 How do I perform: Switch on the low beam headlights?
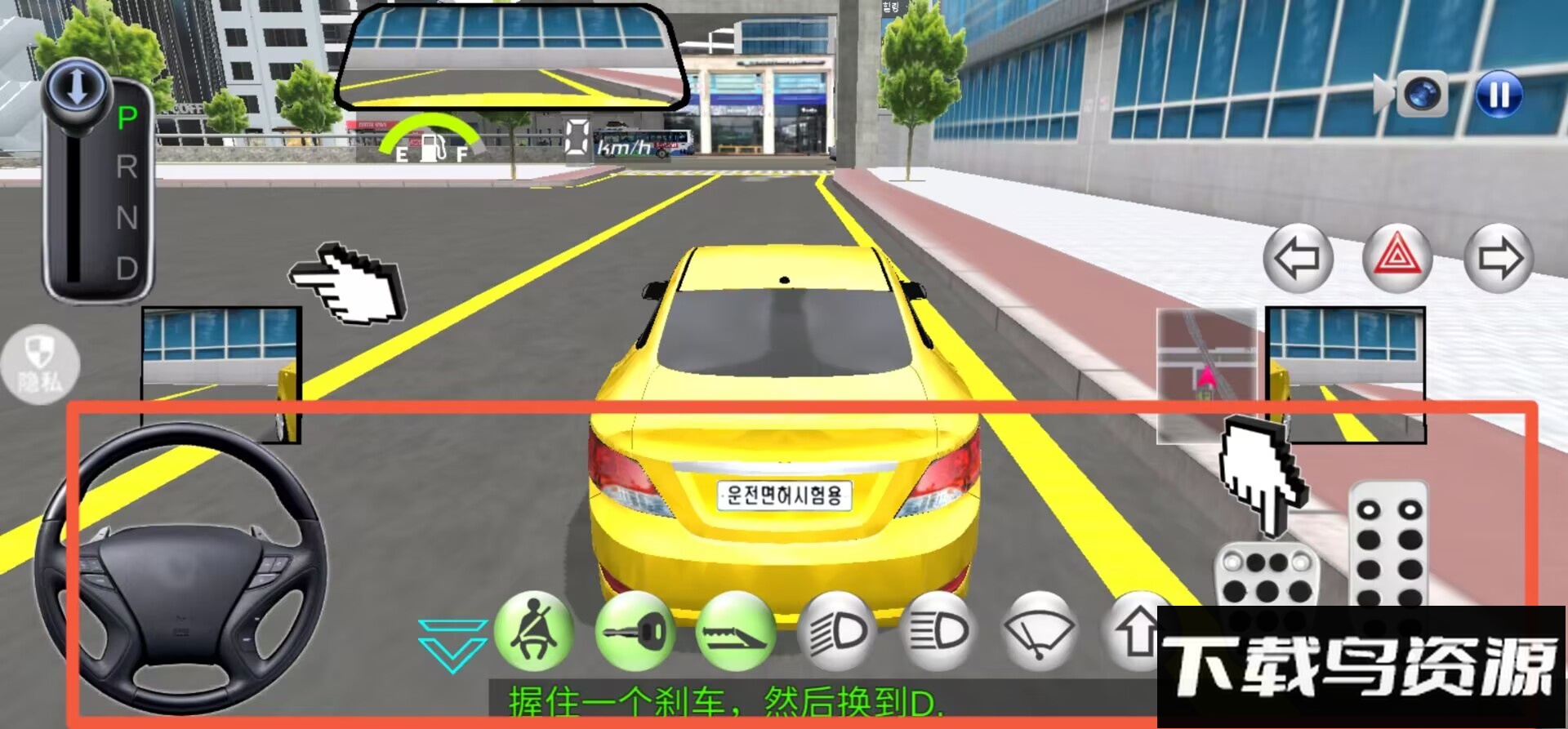(837, 631)
